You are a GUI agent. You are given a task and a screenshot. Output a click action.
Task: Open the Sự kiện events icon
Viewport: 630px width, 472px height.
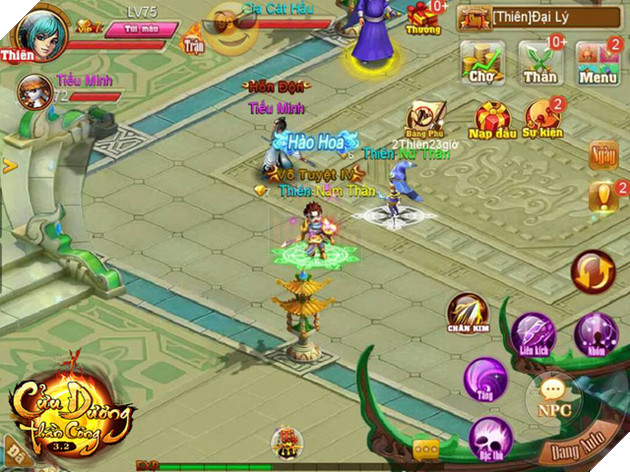tap(543, 121)
